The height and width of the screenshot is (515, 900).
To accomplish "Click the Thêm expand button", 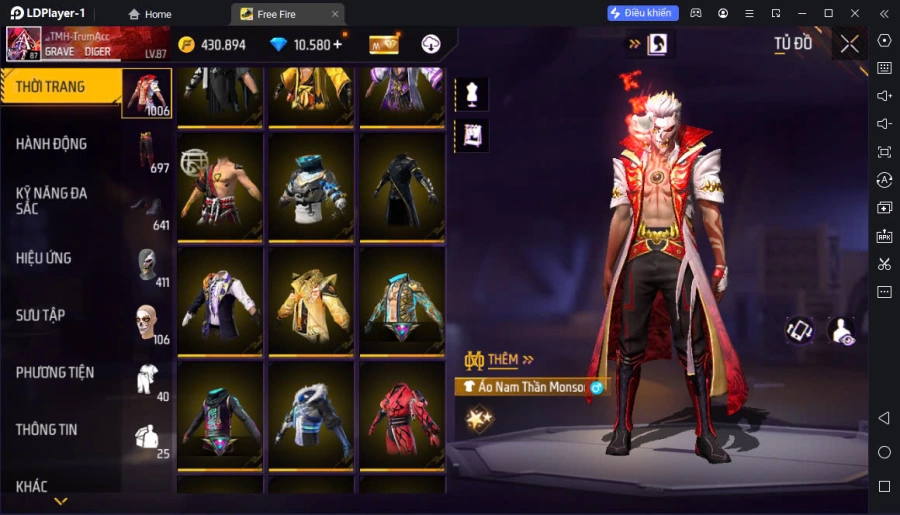I will click(x=499, y=360).
